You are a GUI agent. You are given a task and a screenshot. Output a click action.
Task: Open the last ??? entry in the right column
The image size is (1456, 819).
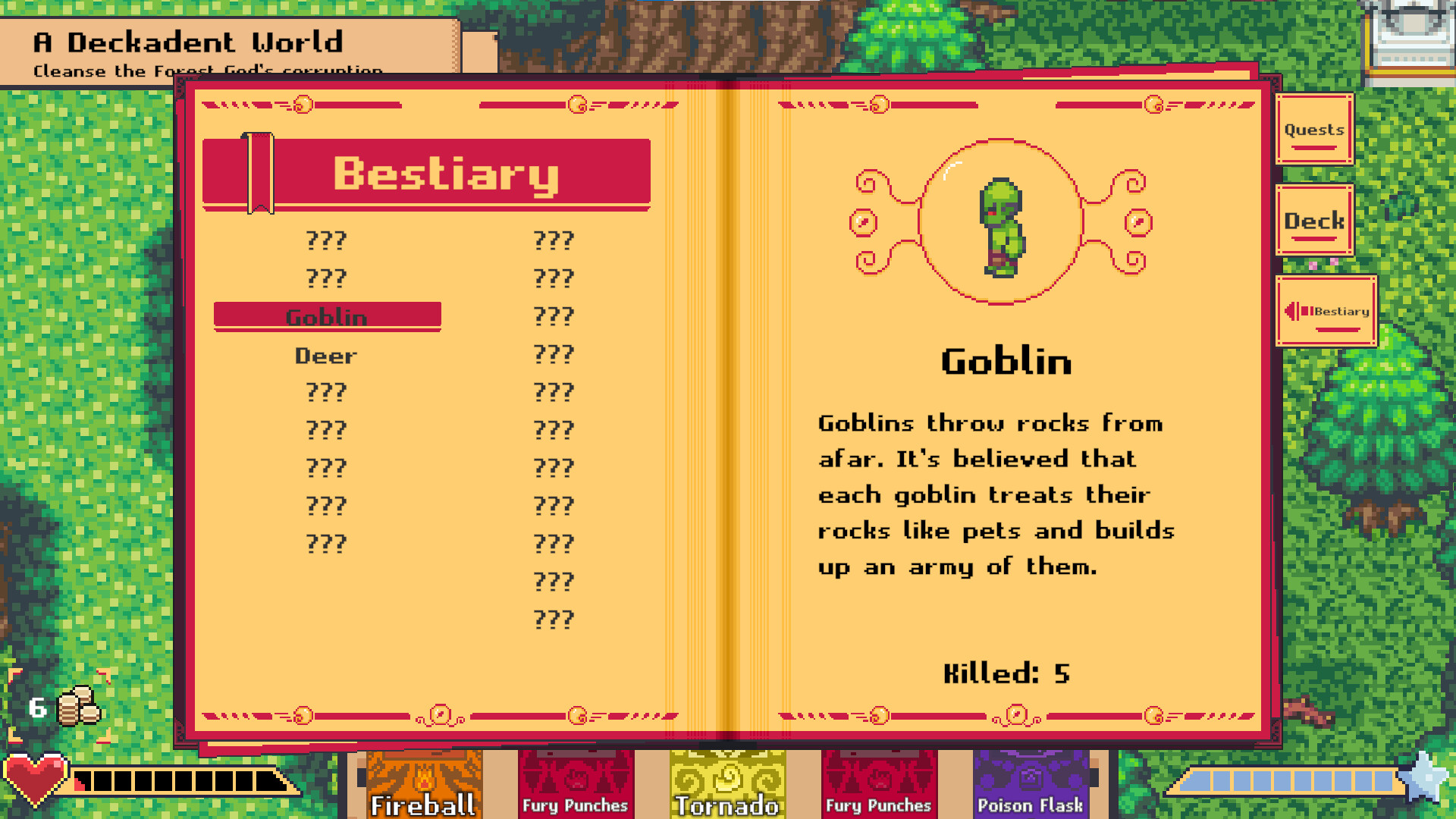554,618
